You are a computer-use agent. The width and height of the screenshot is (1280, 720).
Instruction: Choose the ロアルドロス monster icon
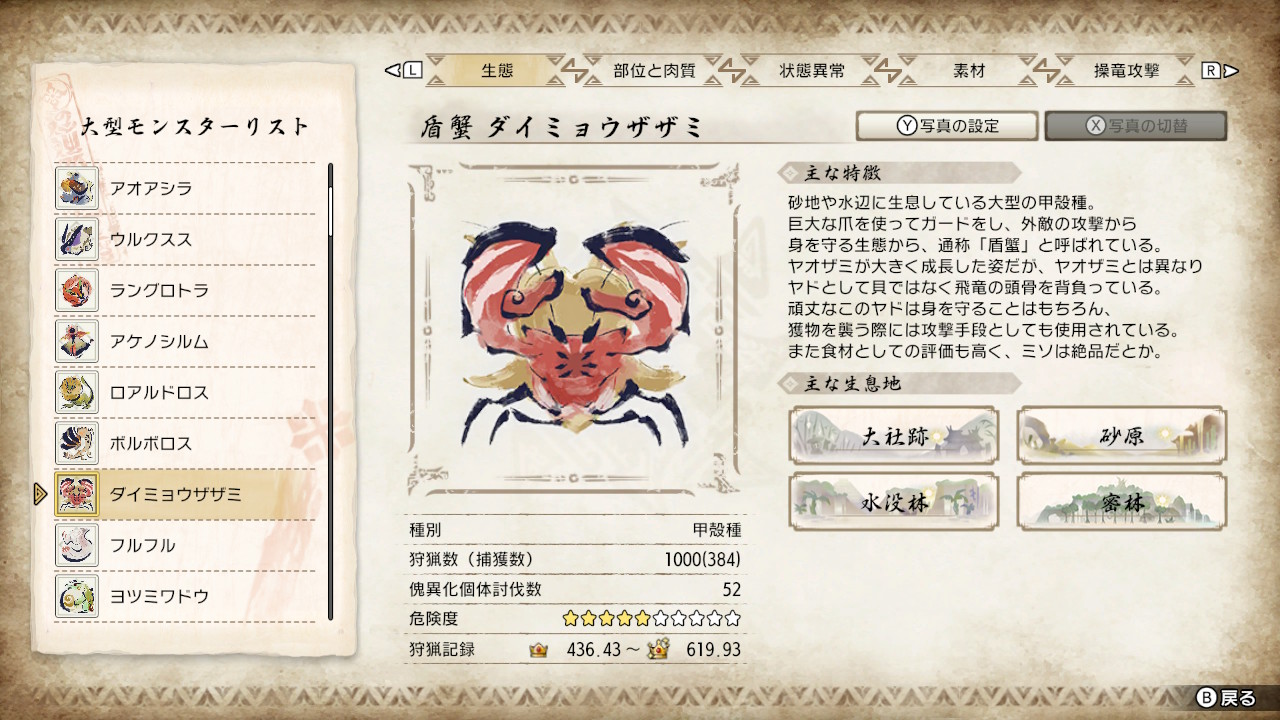(x=76, y=392)
